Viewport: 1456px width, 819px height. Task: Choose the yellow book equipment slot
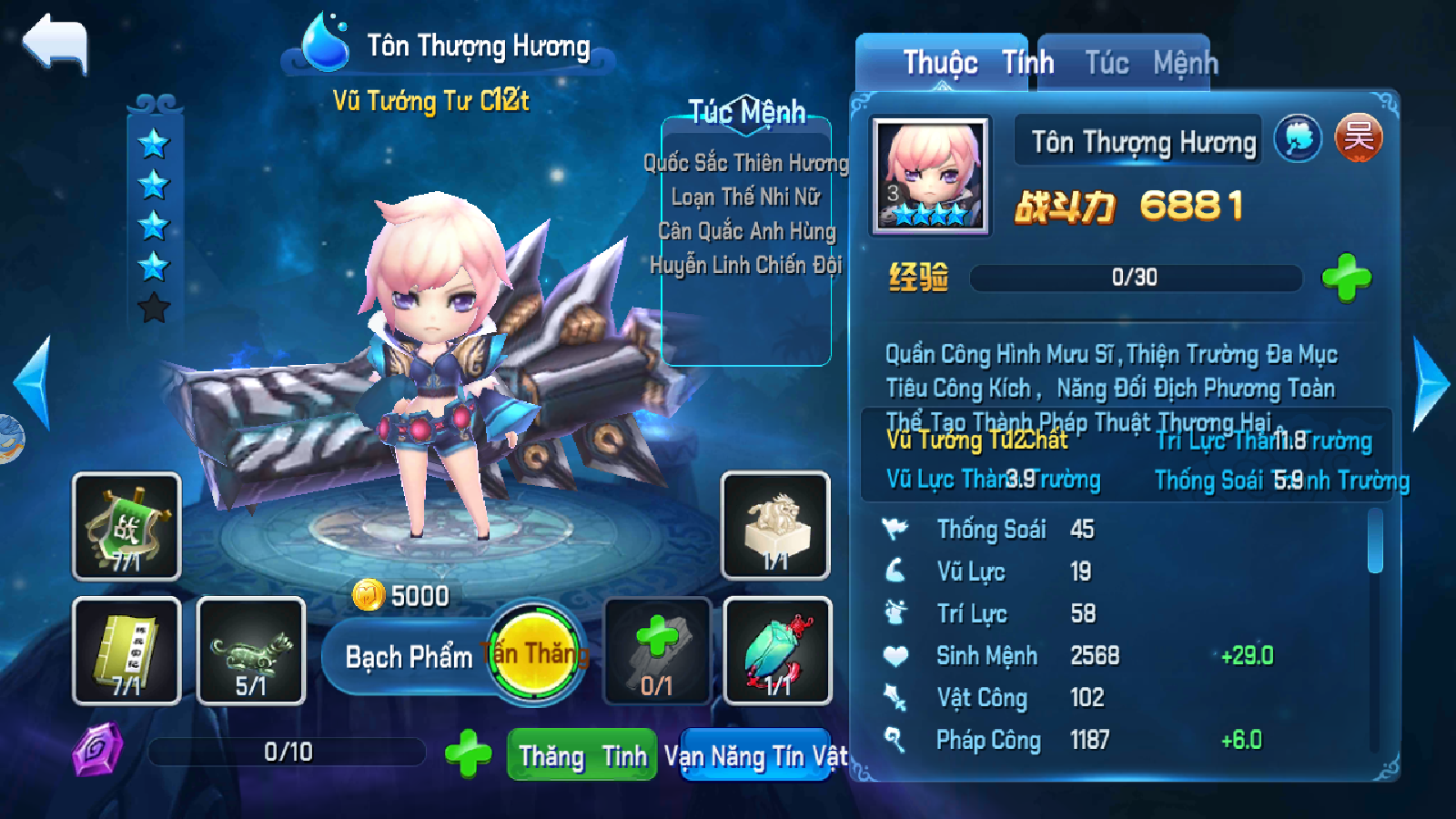coord(126,651)
